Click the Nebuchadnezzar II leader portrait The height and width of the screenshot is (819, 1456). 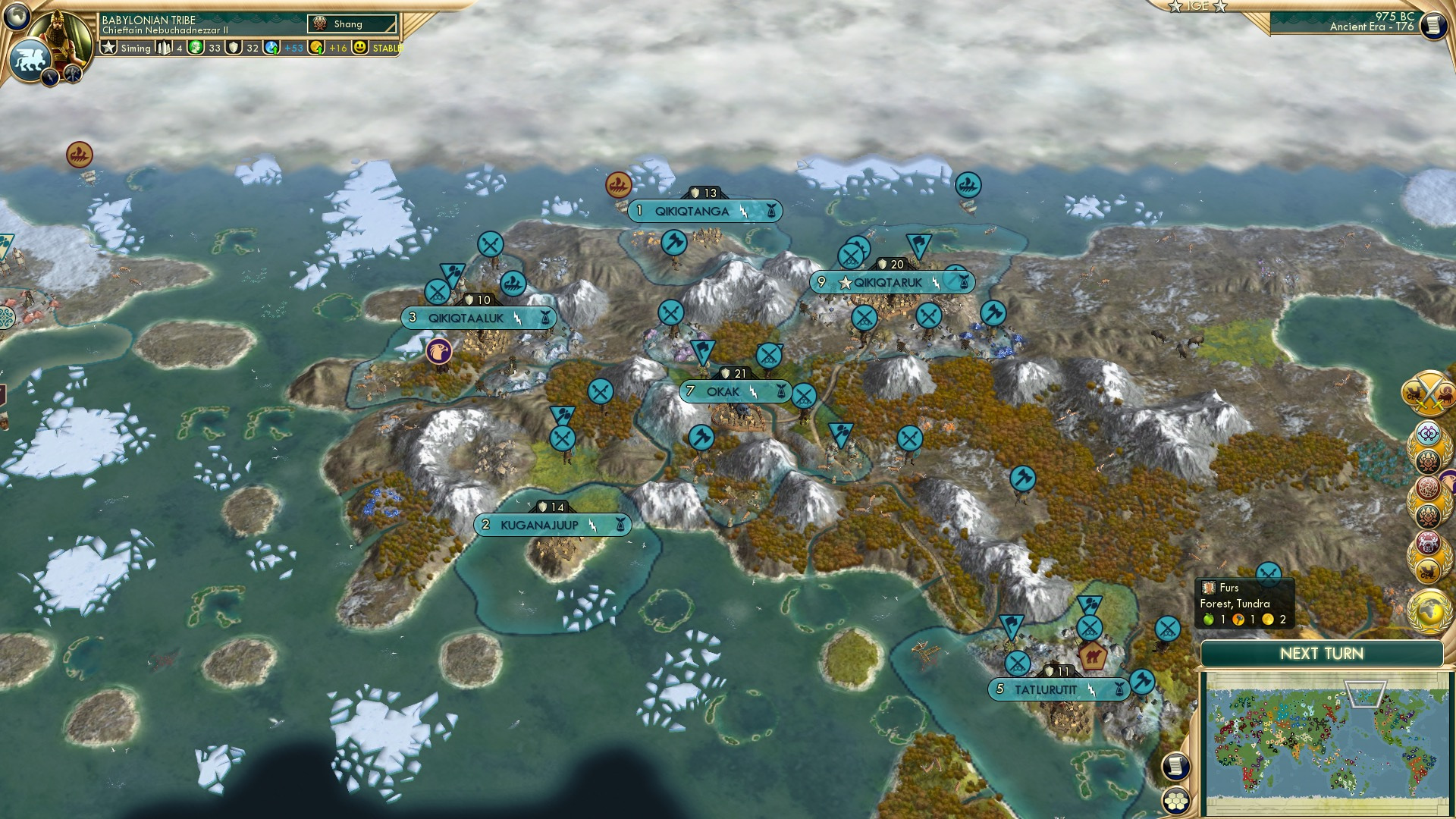(59, 33)
